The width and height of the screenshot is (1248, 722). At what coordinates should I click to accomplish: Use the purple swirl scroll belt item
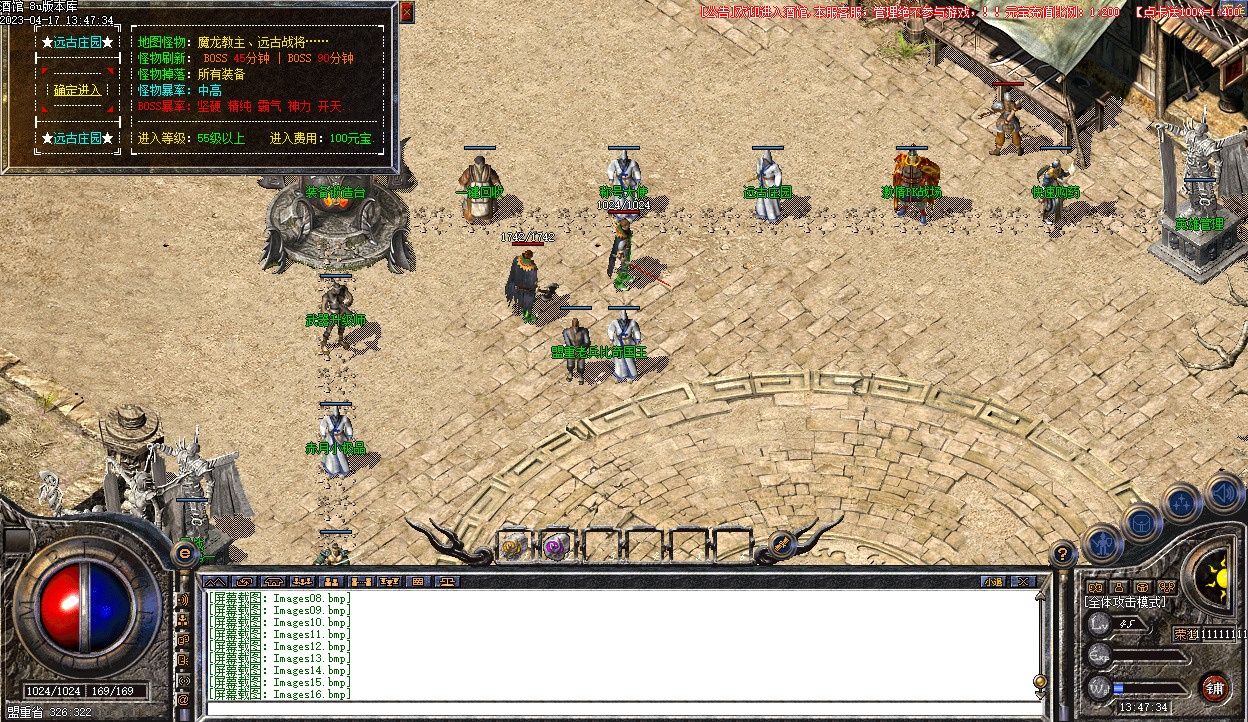point(555,546)
